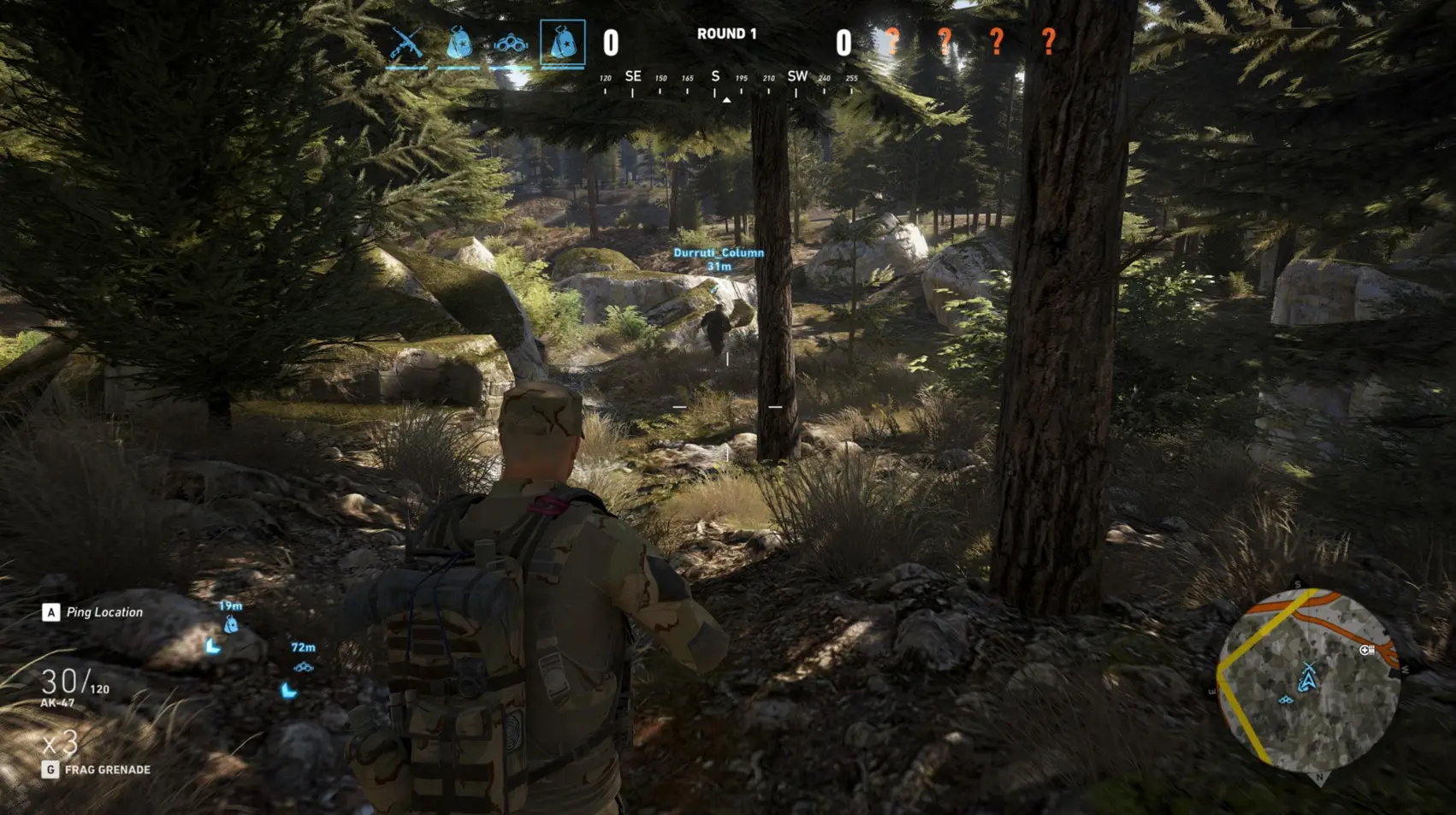Open the circular minimap
Viewport: 1456px width, 815px height.
click(x=1308, y=680)
